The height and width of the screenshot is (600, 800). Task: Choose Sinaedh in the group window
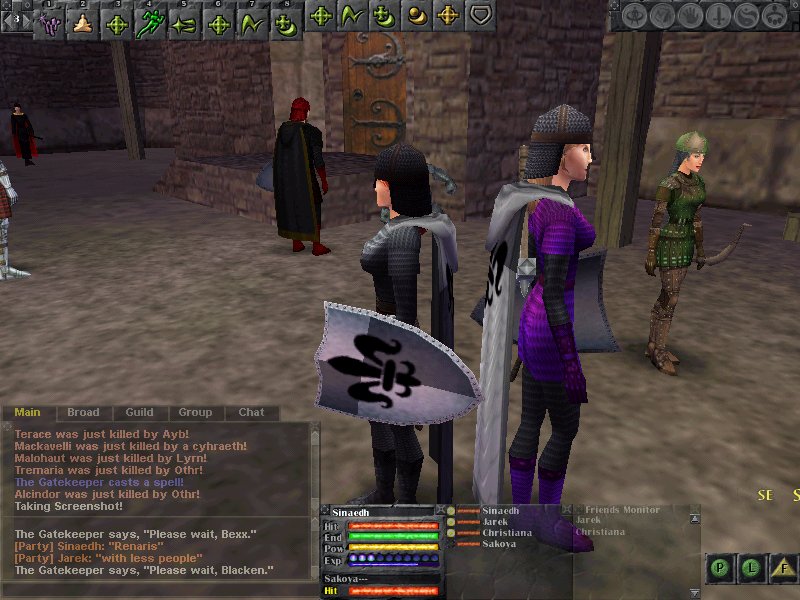point(502,510)
